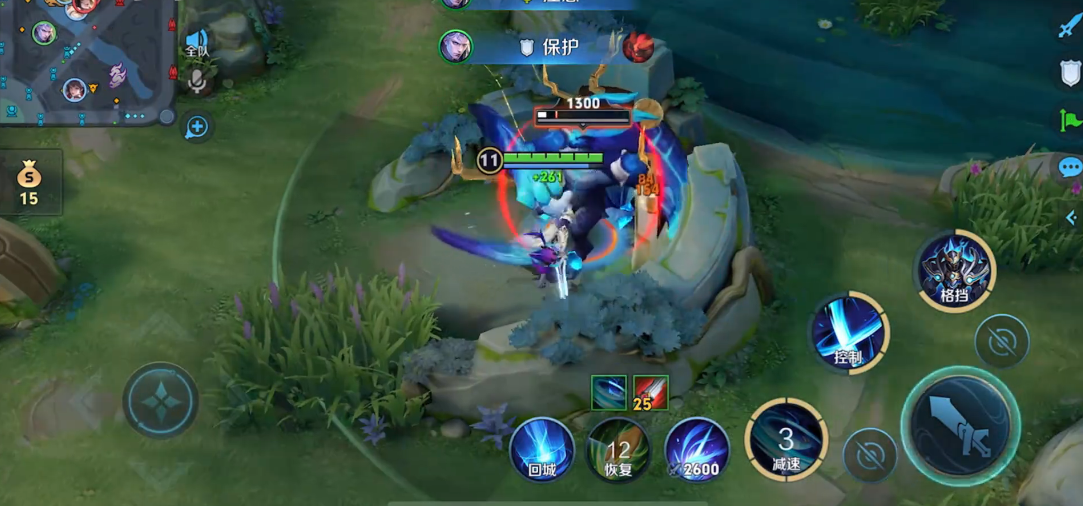The height and width of the screenshot is (506, 1083).
Task: Send the green flag gather signal
Action: tap(1069, 120)
